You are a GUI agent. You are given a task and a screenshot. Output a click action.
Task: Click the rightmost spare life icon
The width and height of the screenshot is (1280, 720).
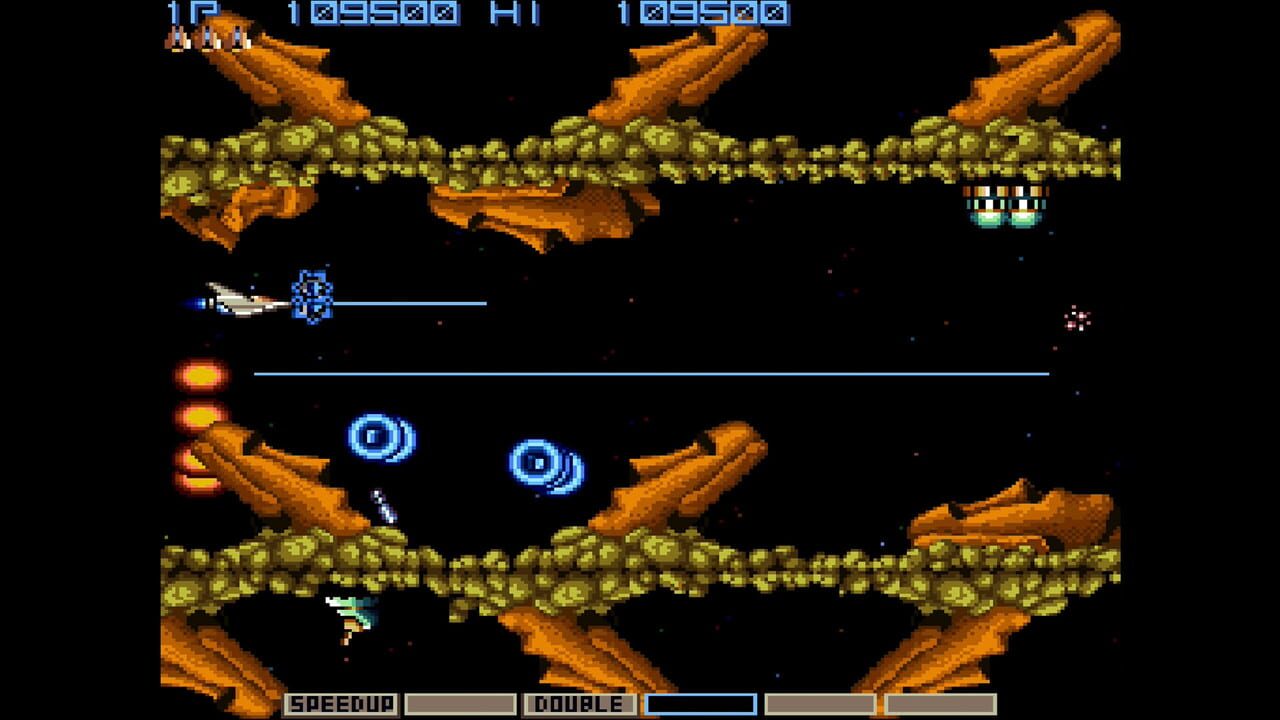click(x=237, y=40)
